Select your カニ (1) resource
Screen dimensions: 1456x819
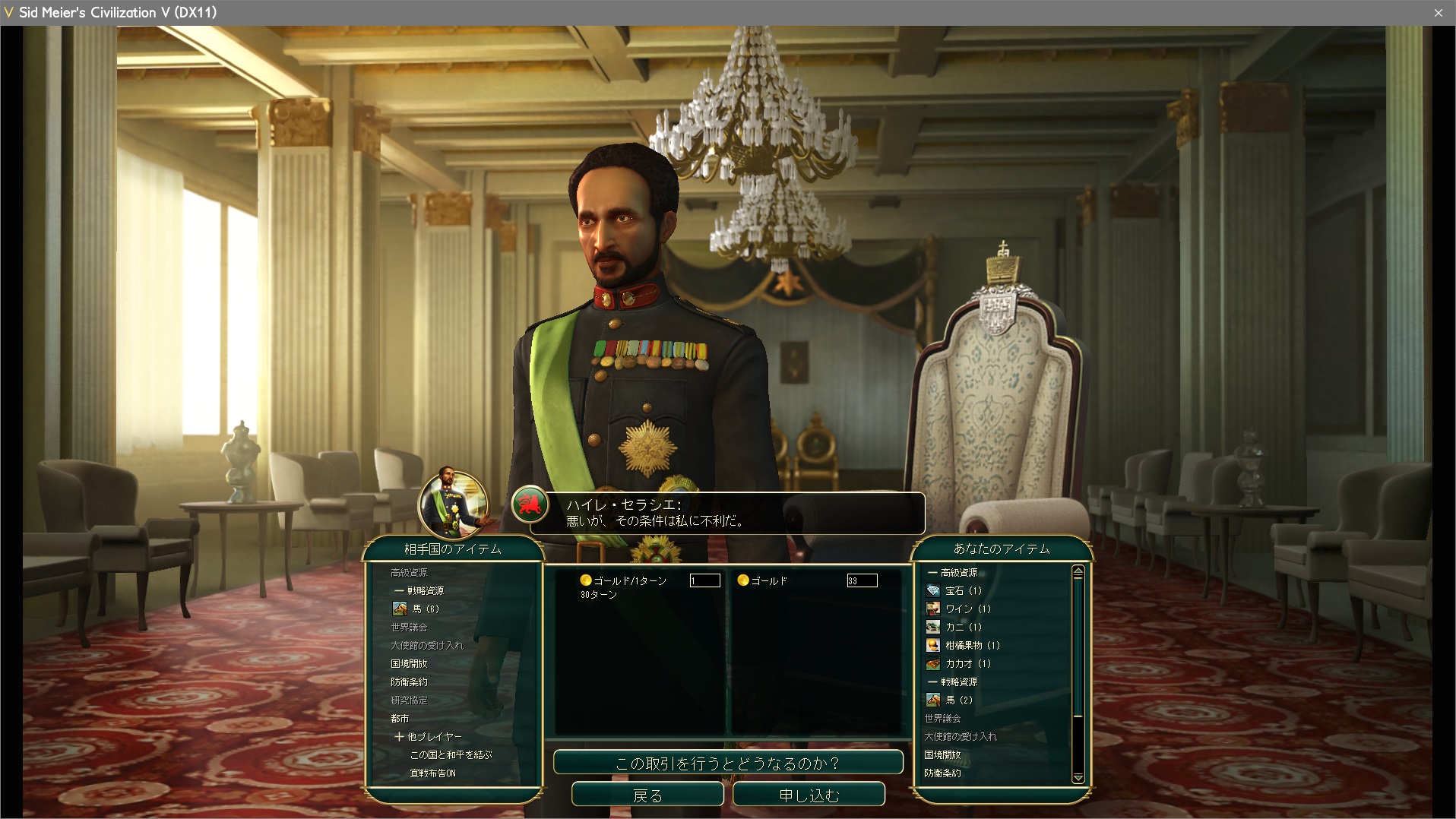[x=963, y=627]
